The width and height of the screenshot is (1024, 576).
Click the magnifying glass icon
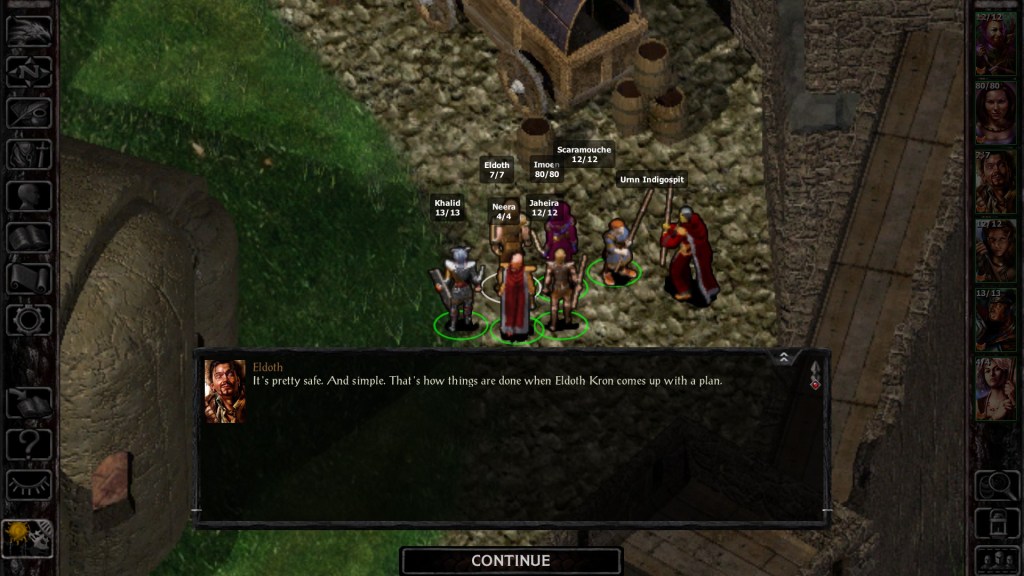(x=995, y=486)
